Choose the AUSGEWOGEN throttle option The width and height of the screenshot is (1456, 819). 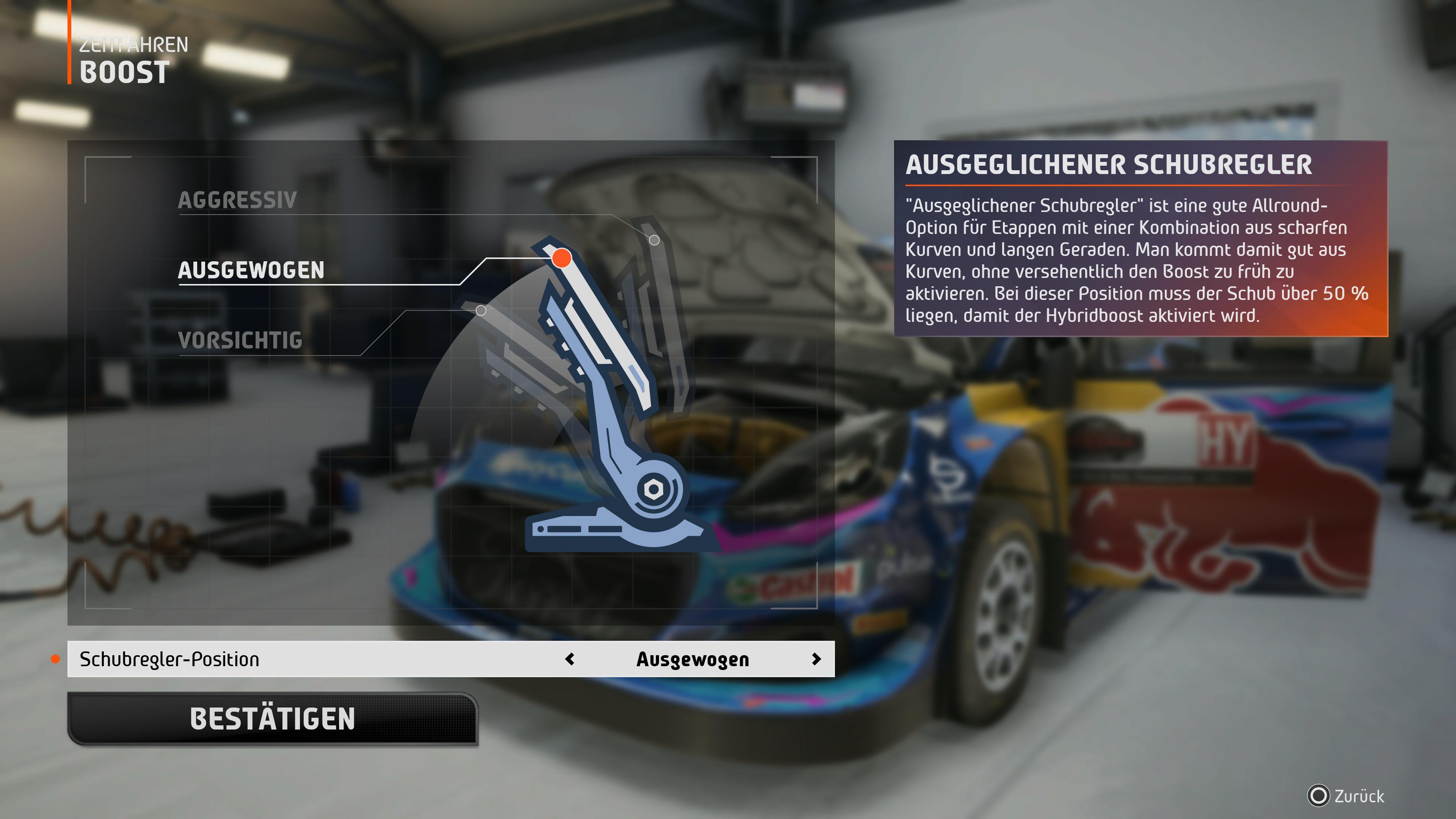pos(251,270)
